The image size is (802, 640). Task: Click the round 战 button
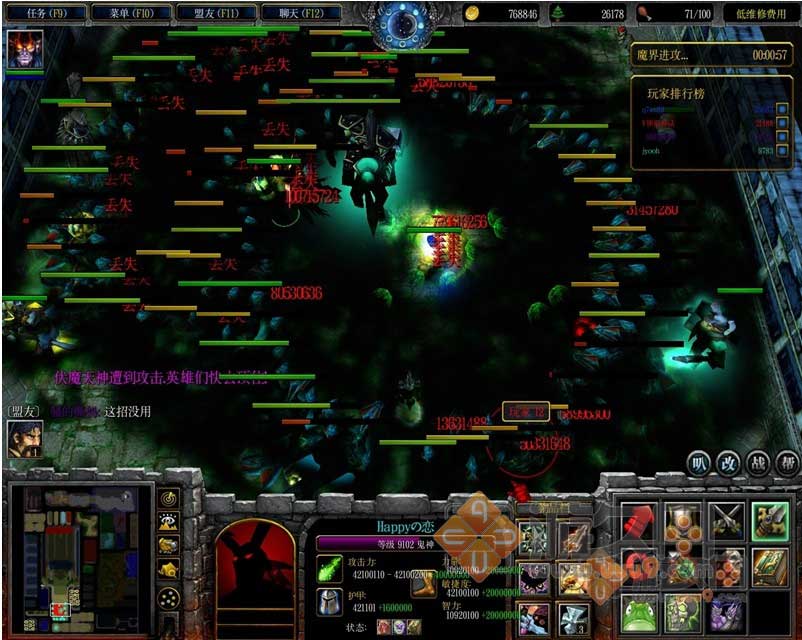click(758, 462)
